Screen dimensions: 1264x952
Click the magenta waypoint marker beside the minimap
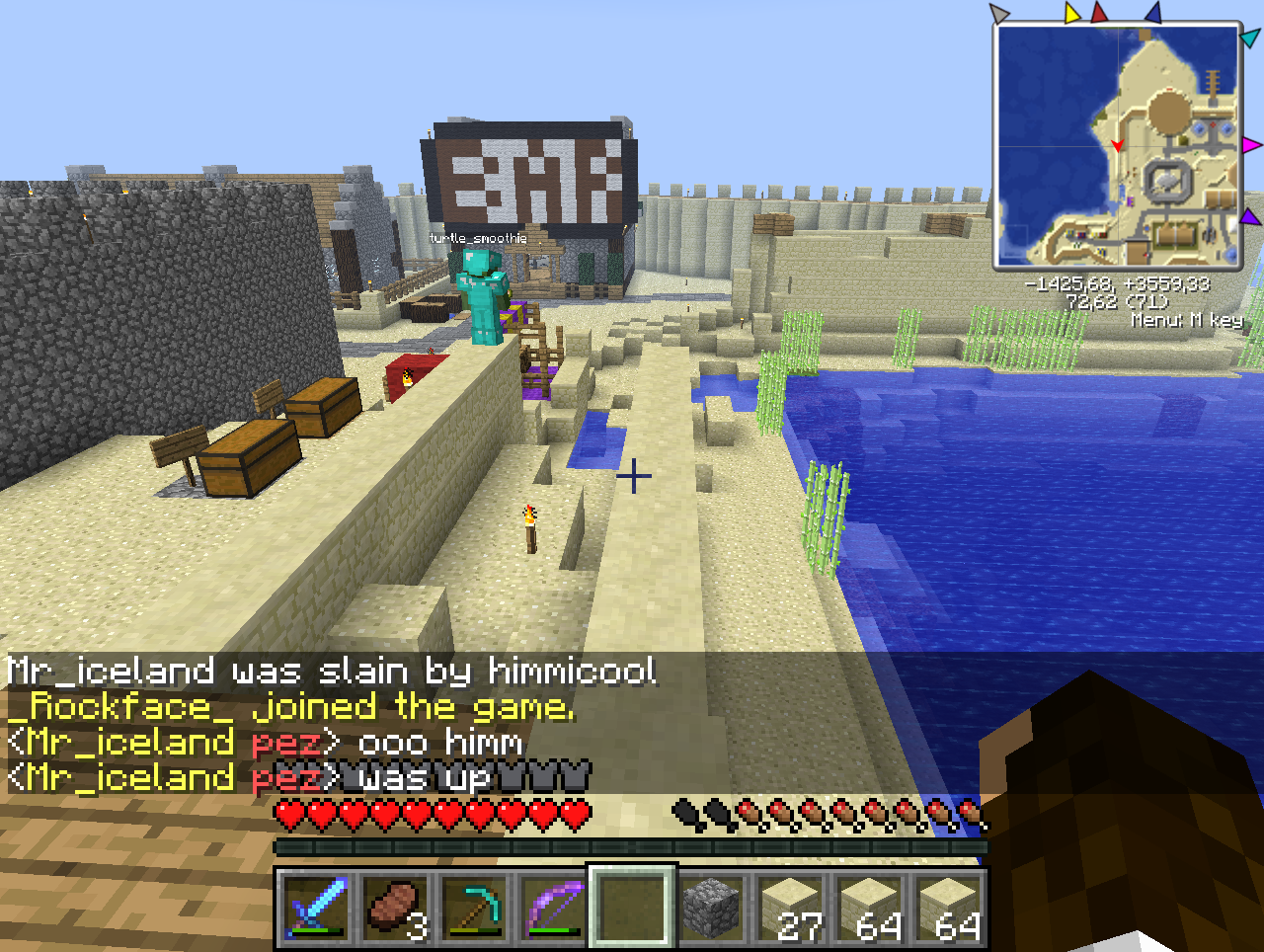point(1251,145)
